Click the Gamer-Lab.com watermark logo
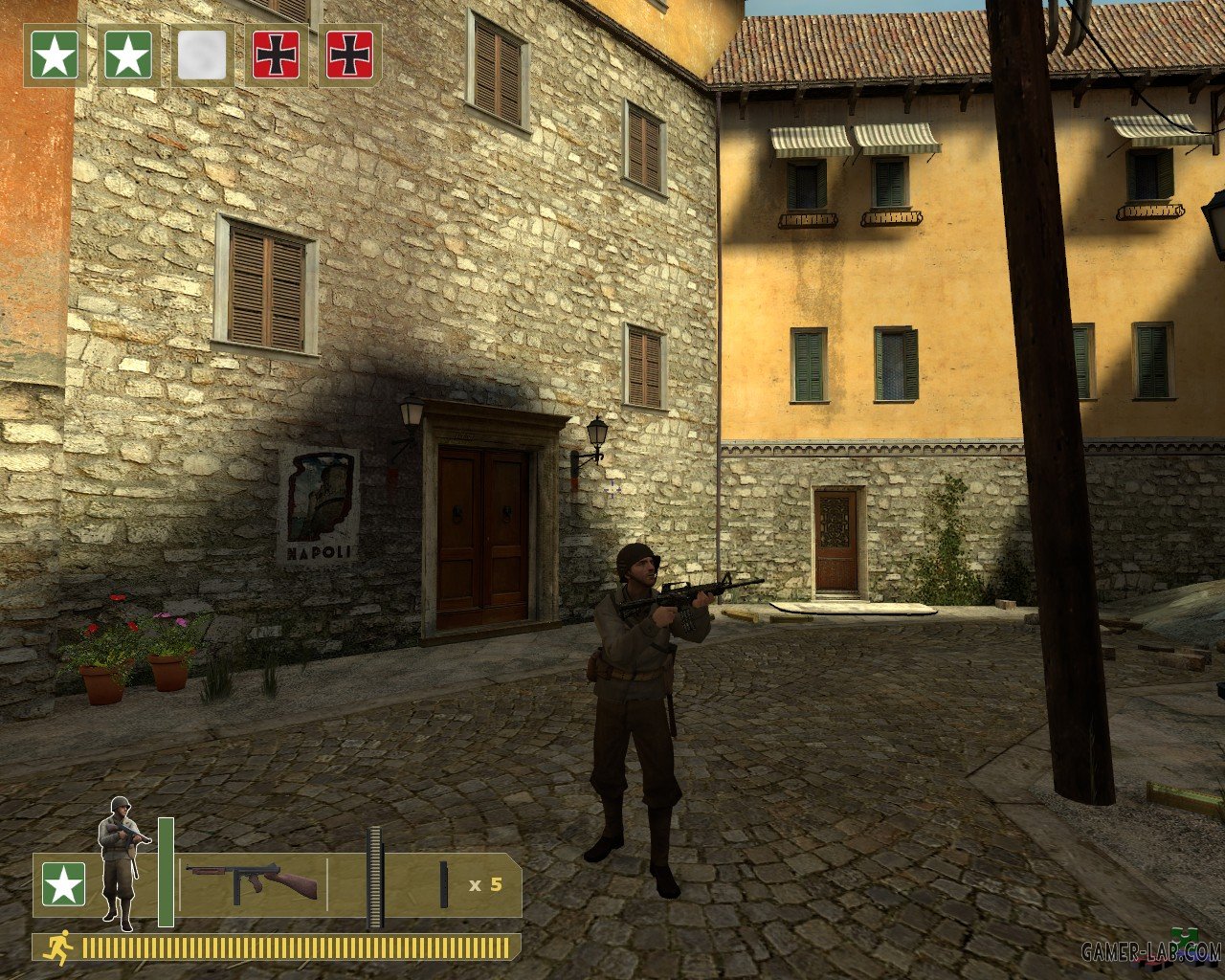Screen dimensions: 1225x980 pos(1150,950)
